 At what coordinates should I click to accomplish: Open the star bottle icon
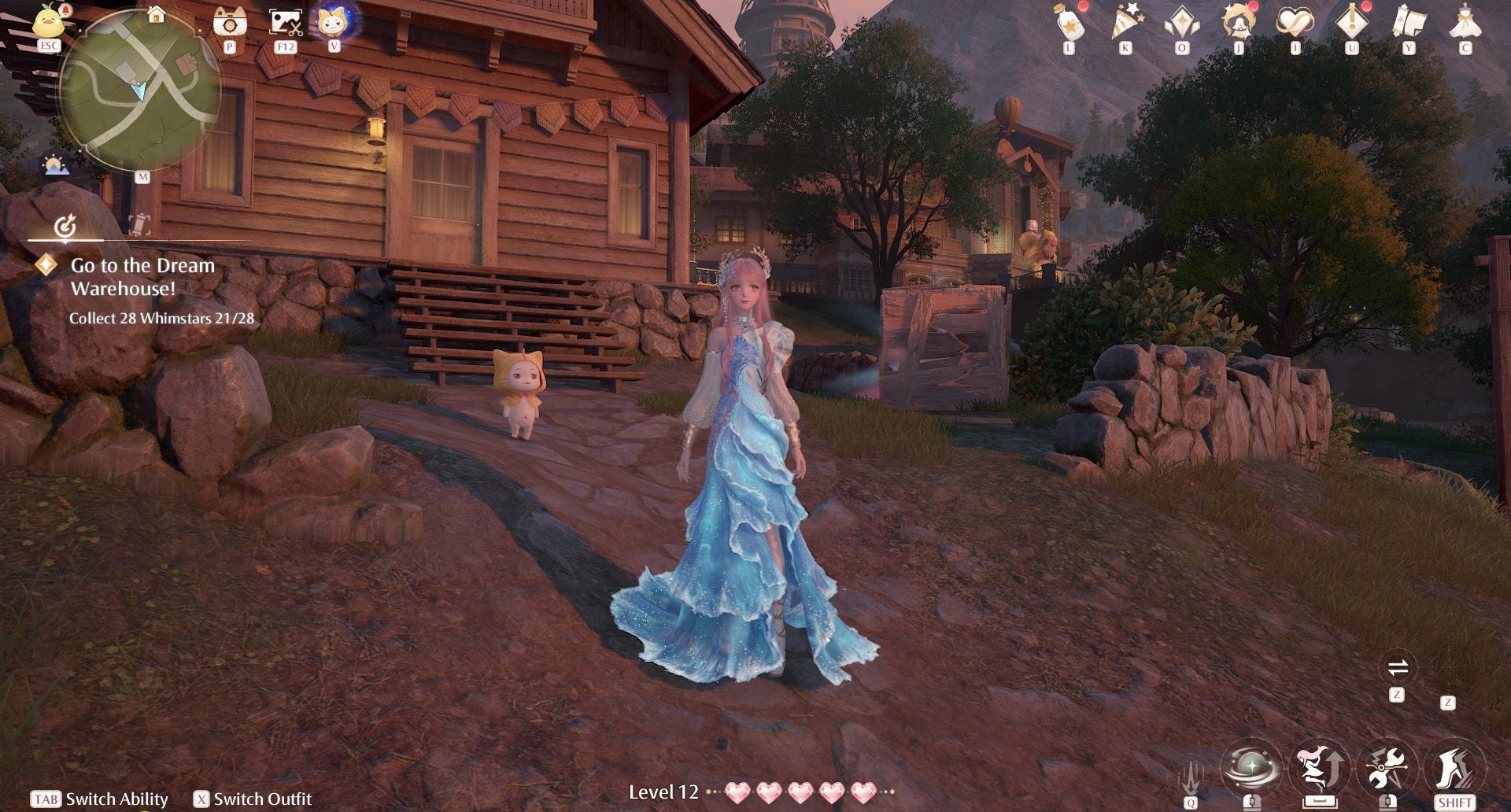[x=1070, y=24]
